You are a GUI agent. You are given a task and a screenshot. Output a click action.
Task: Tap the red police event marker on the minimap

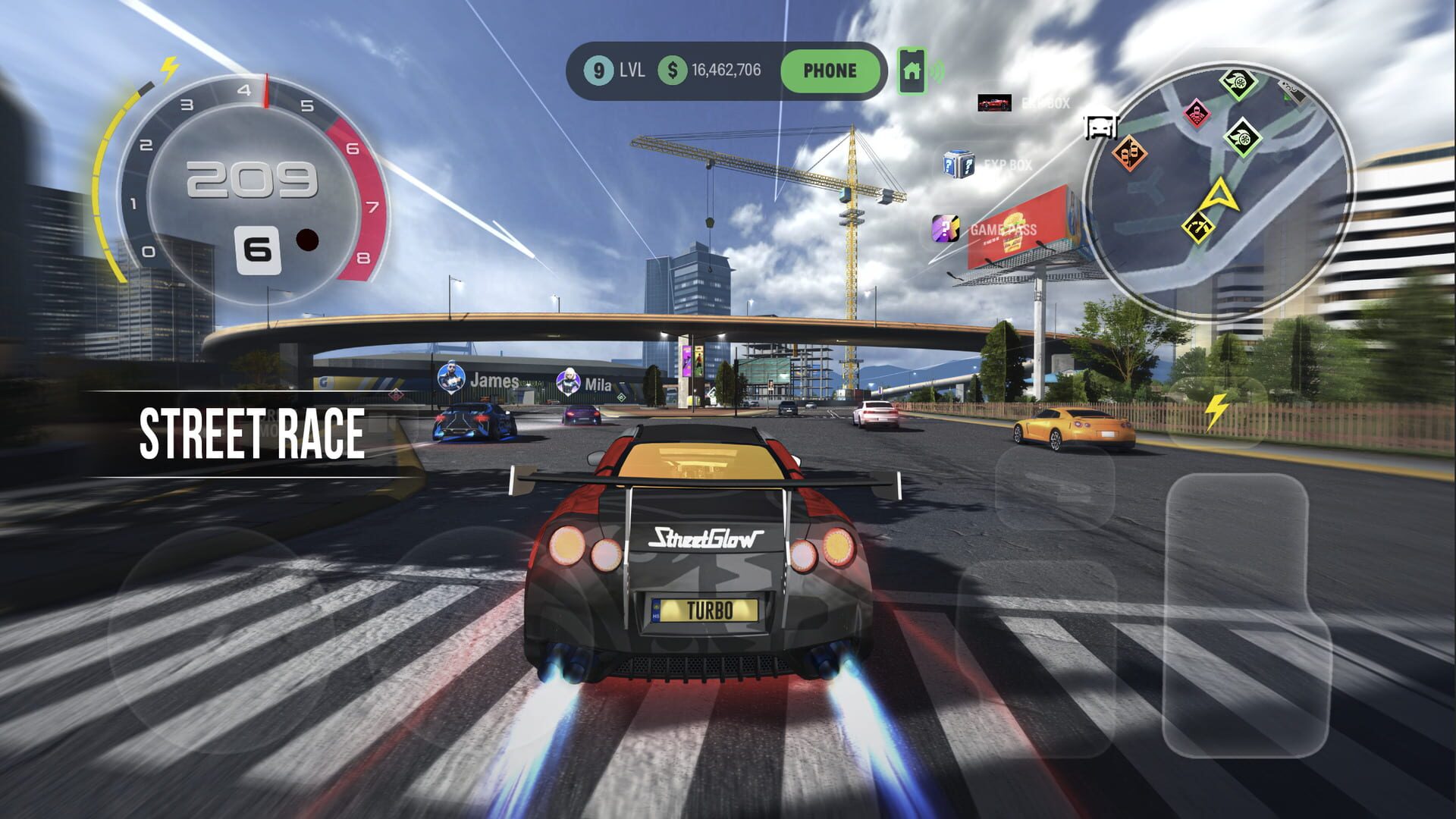[1197, 115]
